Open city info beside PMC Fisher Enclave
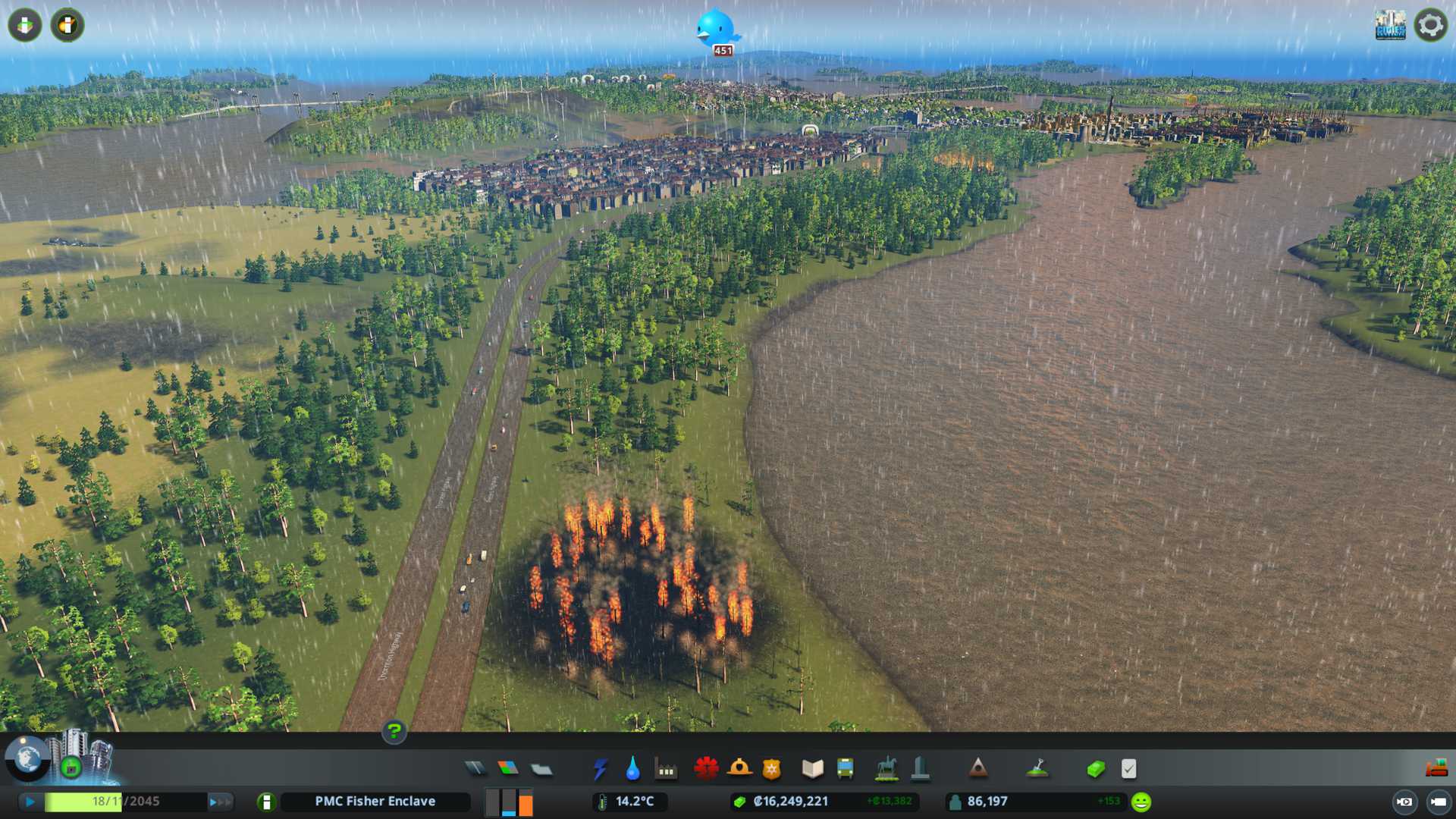The image size is (1456, 819). pos(266,802)
